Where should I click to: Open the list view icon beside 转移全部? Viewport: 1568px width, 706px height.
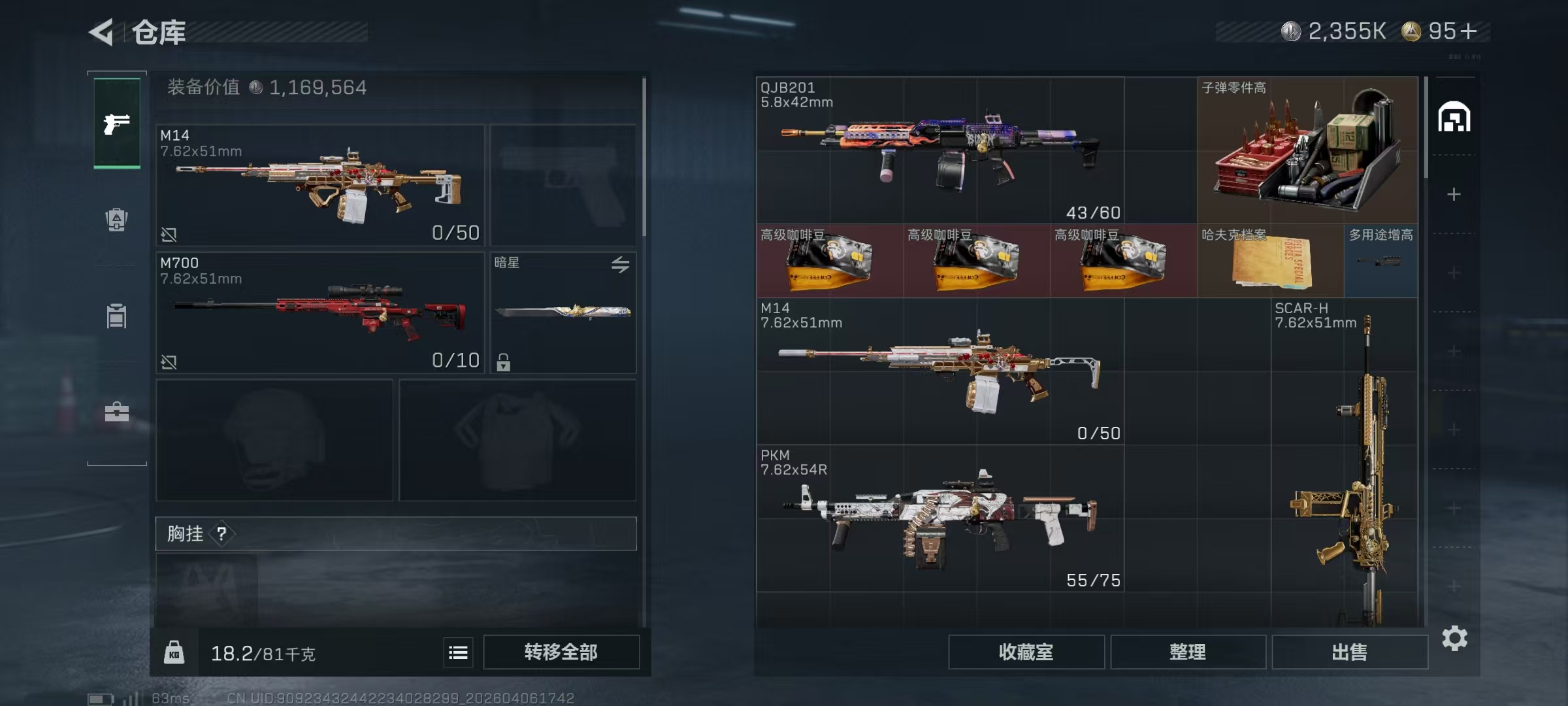(458, 652)
